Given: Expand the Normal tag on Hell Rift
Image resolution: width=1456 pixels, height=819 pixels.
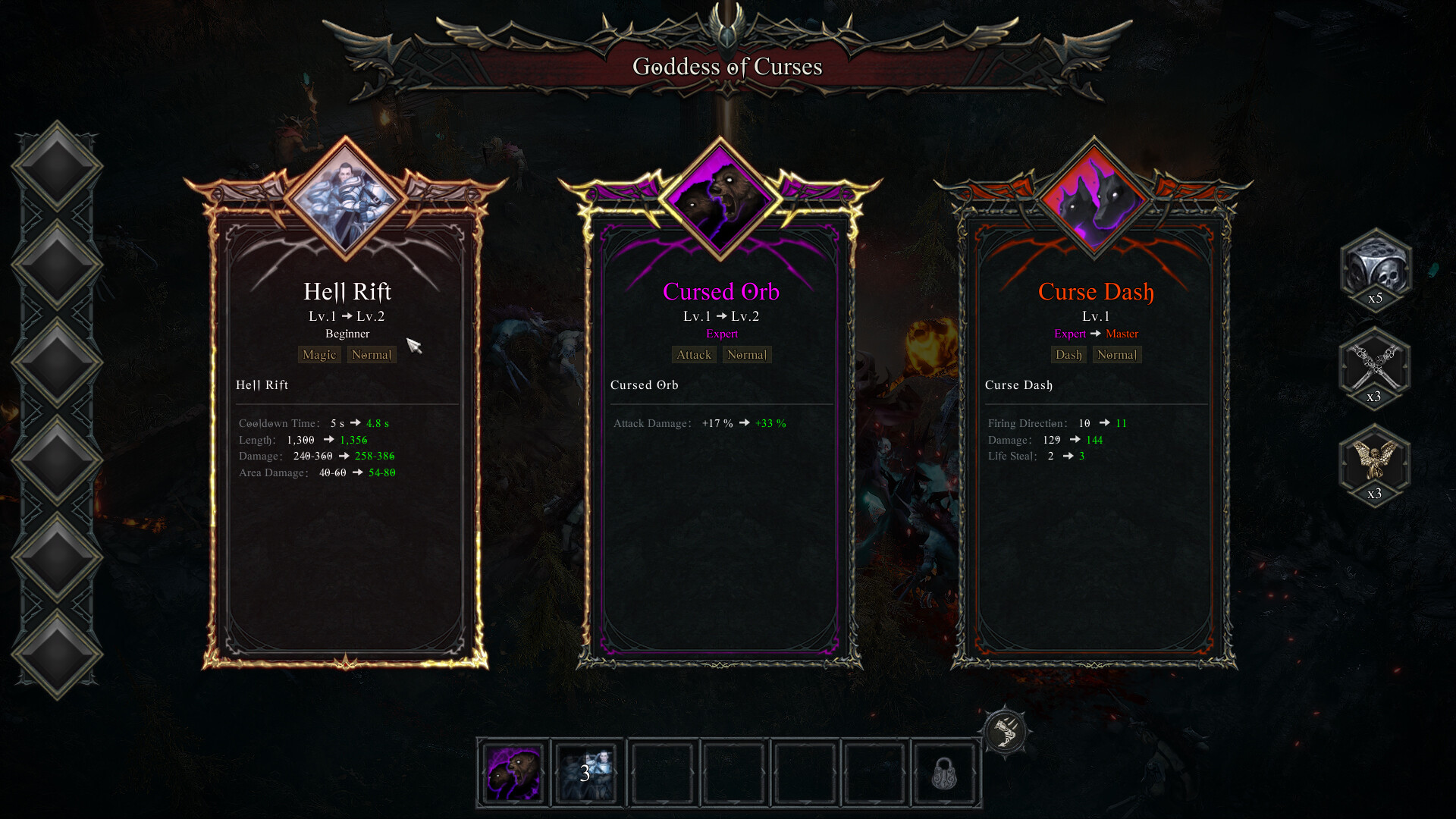Looking at the screenshot, I should pos(372,354).
